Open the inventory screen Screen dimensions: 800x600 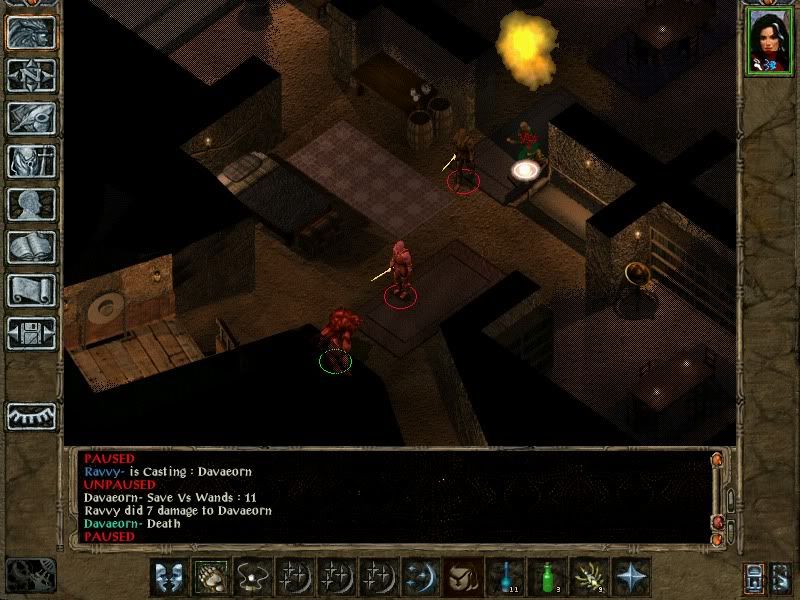coord(31,161)
